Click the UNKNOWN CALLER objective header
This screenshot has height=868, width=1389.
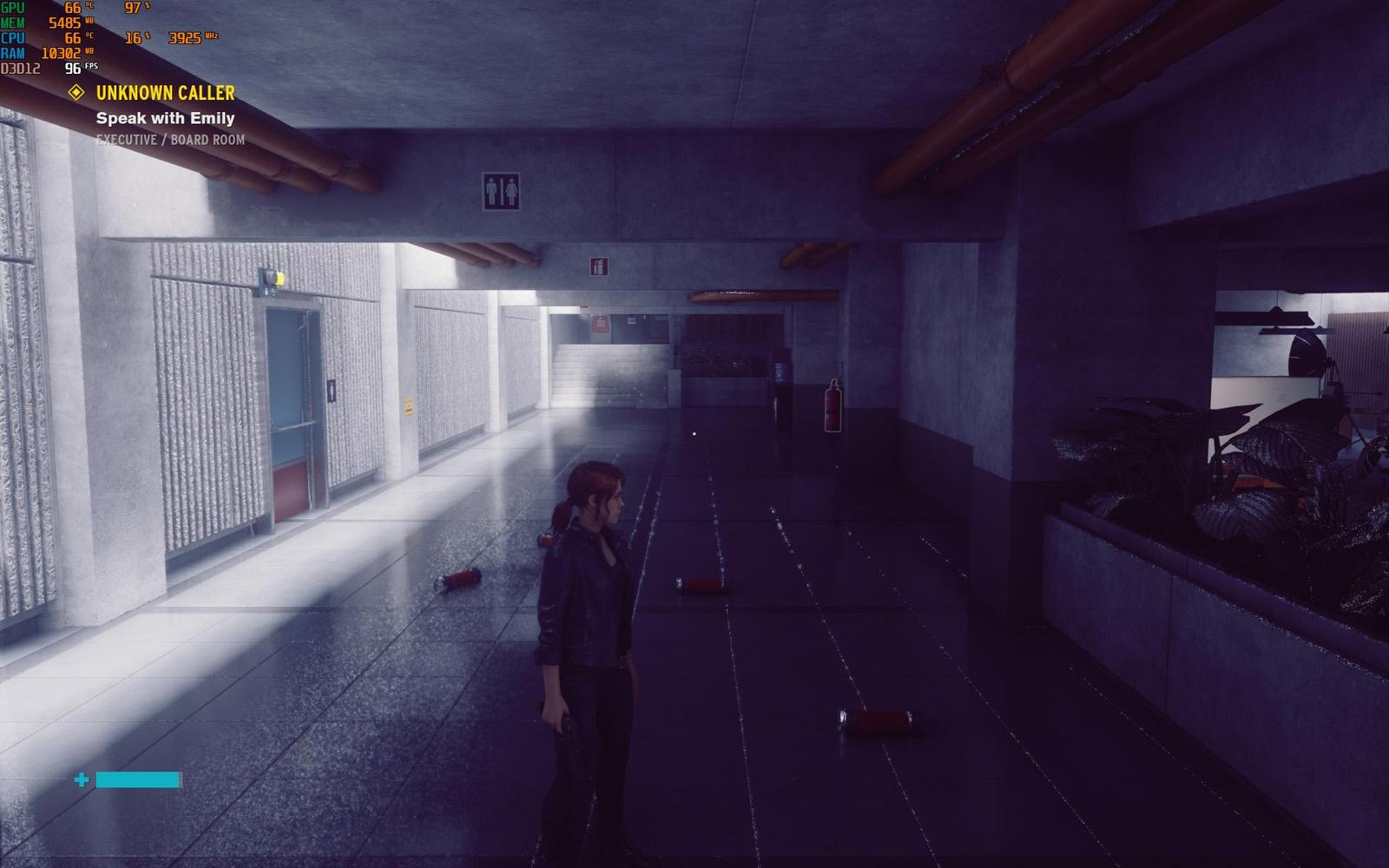click(x=166, y=92)
